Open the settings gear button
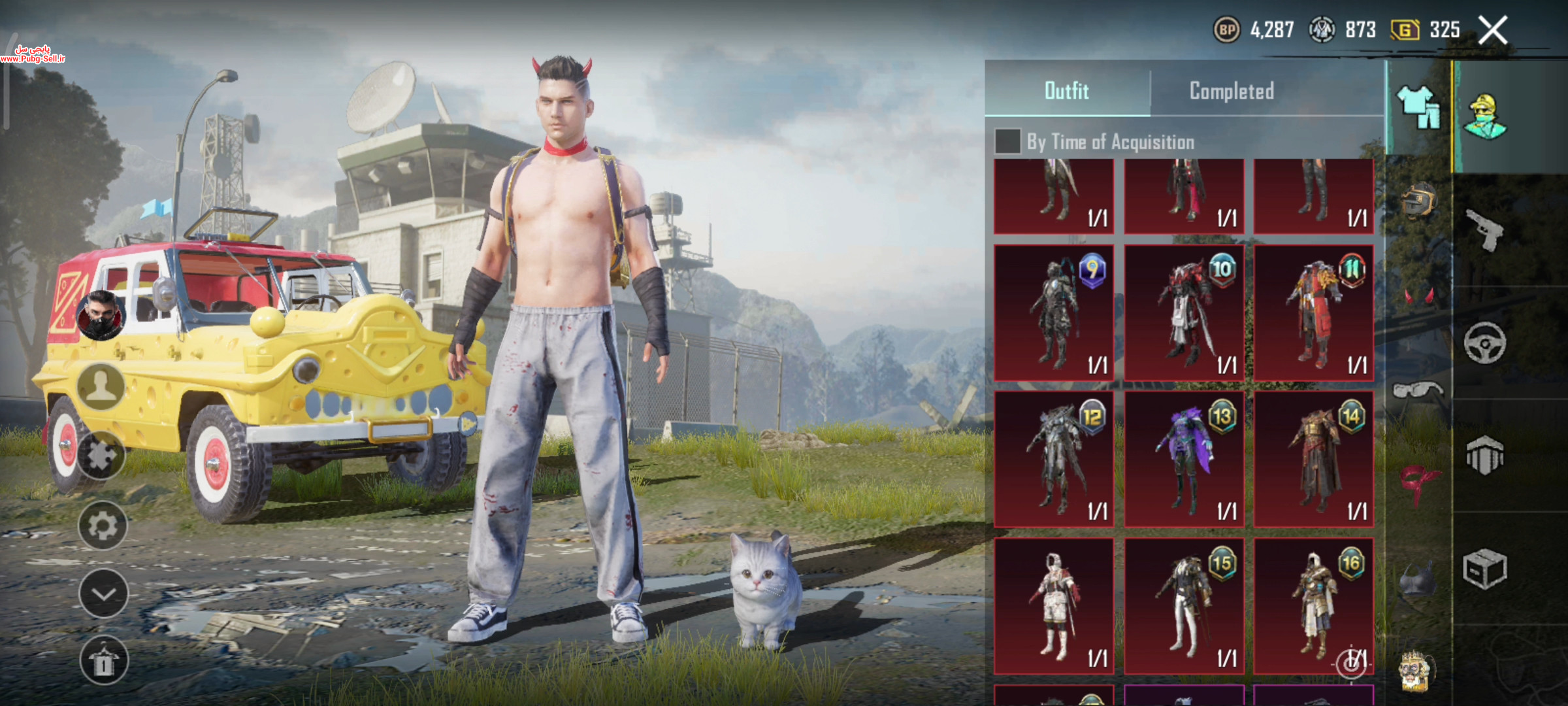This screenshot has width=1568, height=706. [x=103, y=526]
